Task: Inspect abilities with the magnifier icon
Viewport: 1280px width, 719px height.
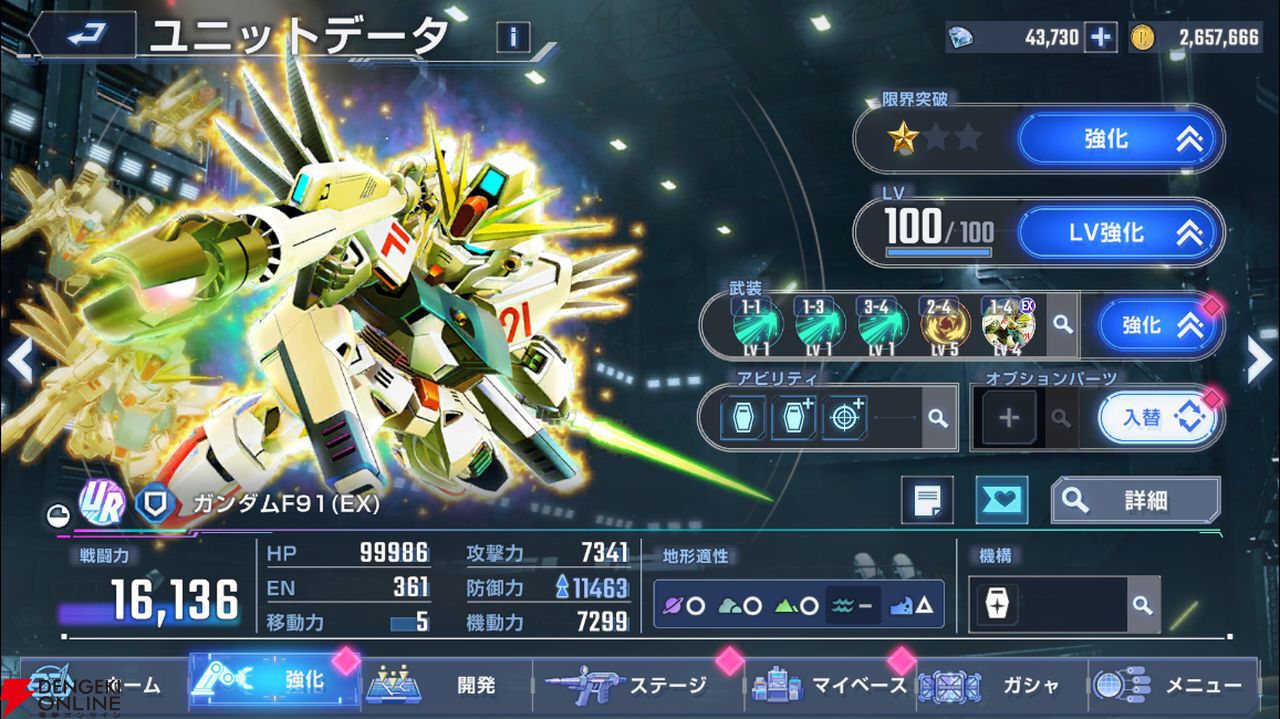Action: pyautogui.click(x=937, y=418)
